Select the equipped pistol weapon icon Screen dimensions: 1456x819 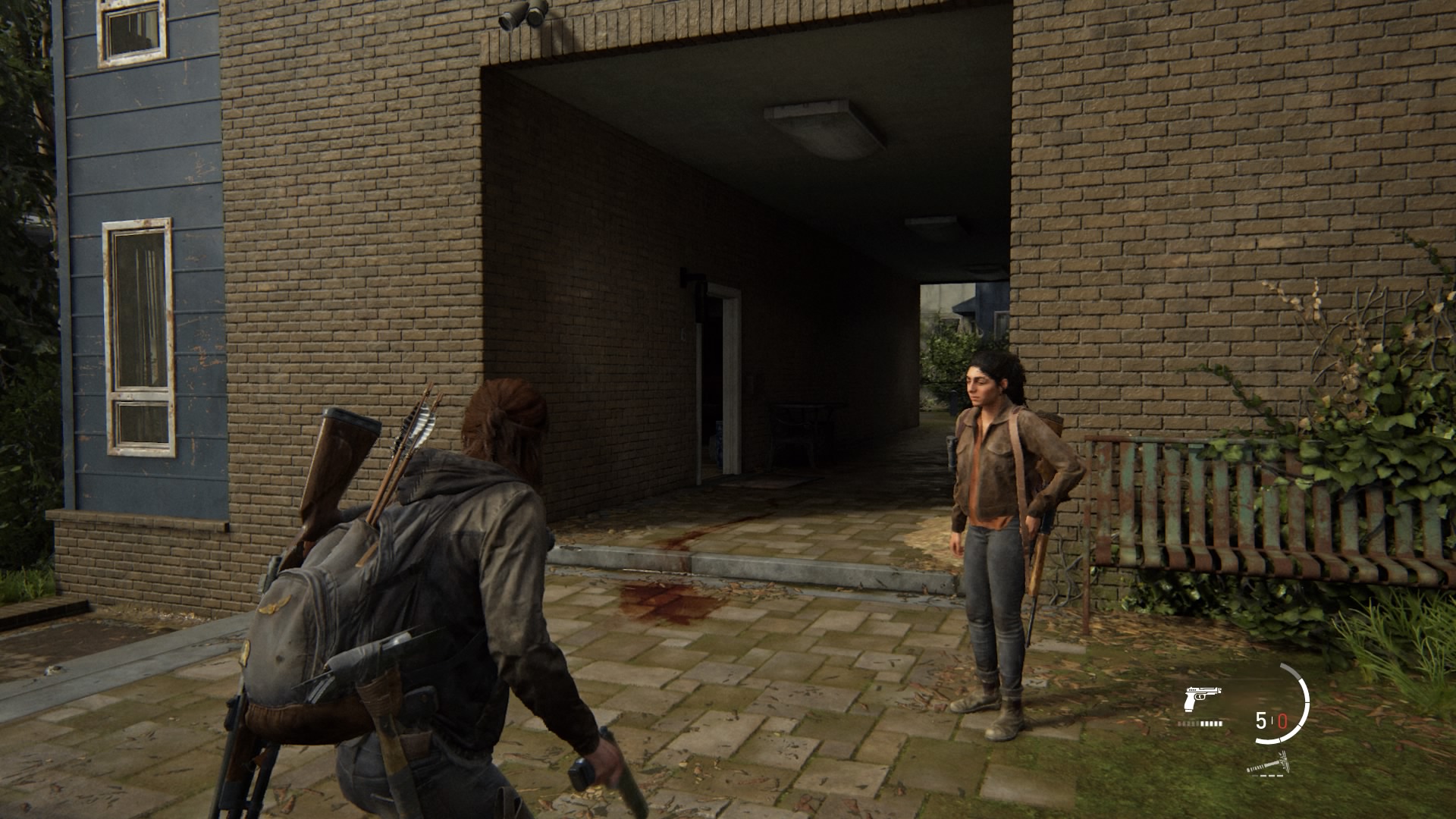[1203, 698]
